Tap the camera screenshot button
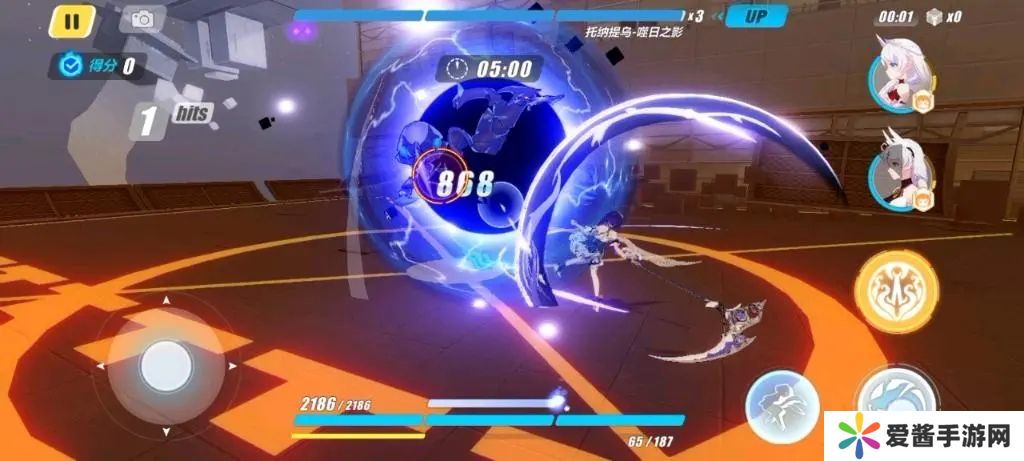 tap(143, 19)
